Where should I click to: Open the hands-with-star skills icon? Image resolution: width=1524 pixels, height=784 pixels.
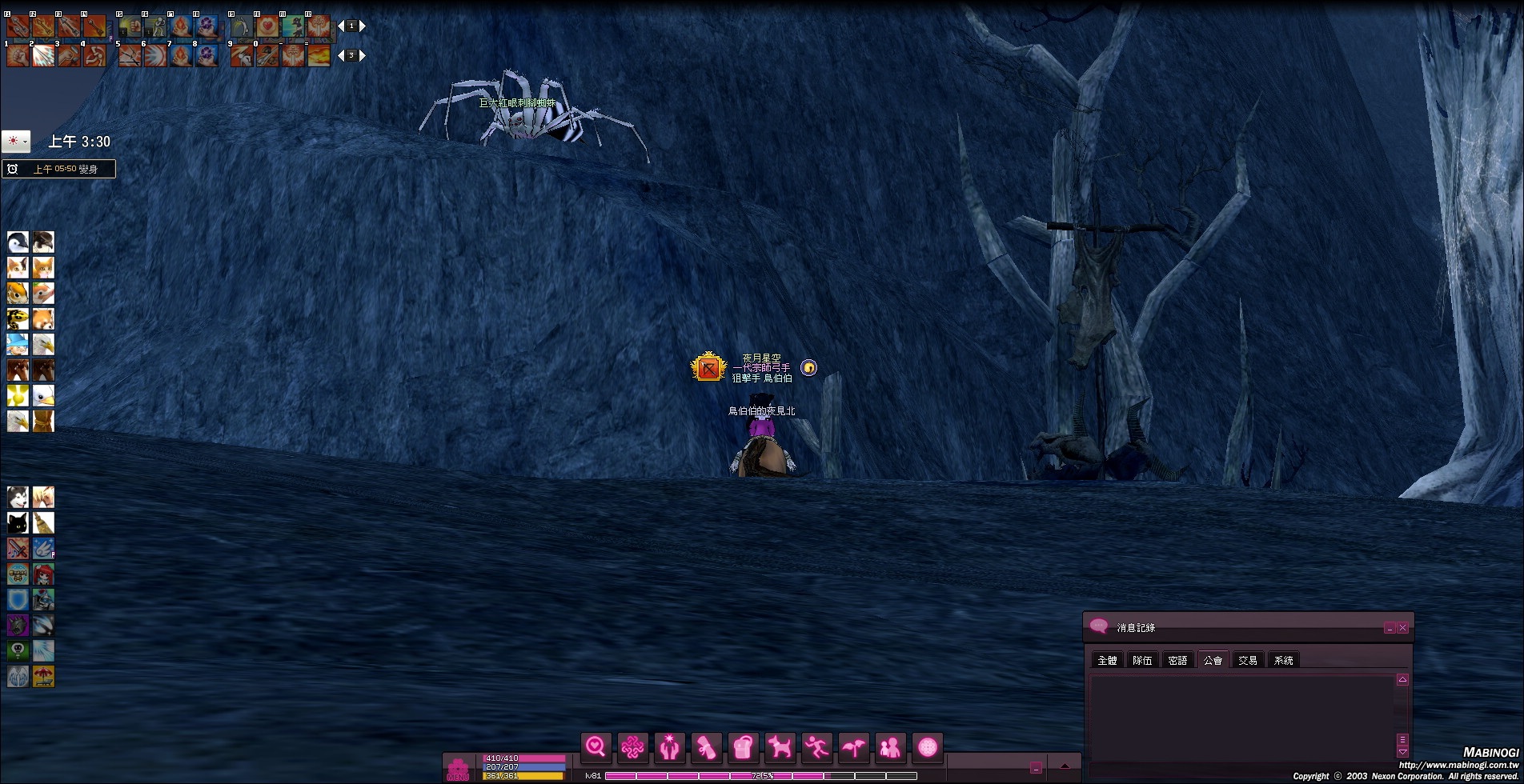tap(669, 747)
